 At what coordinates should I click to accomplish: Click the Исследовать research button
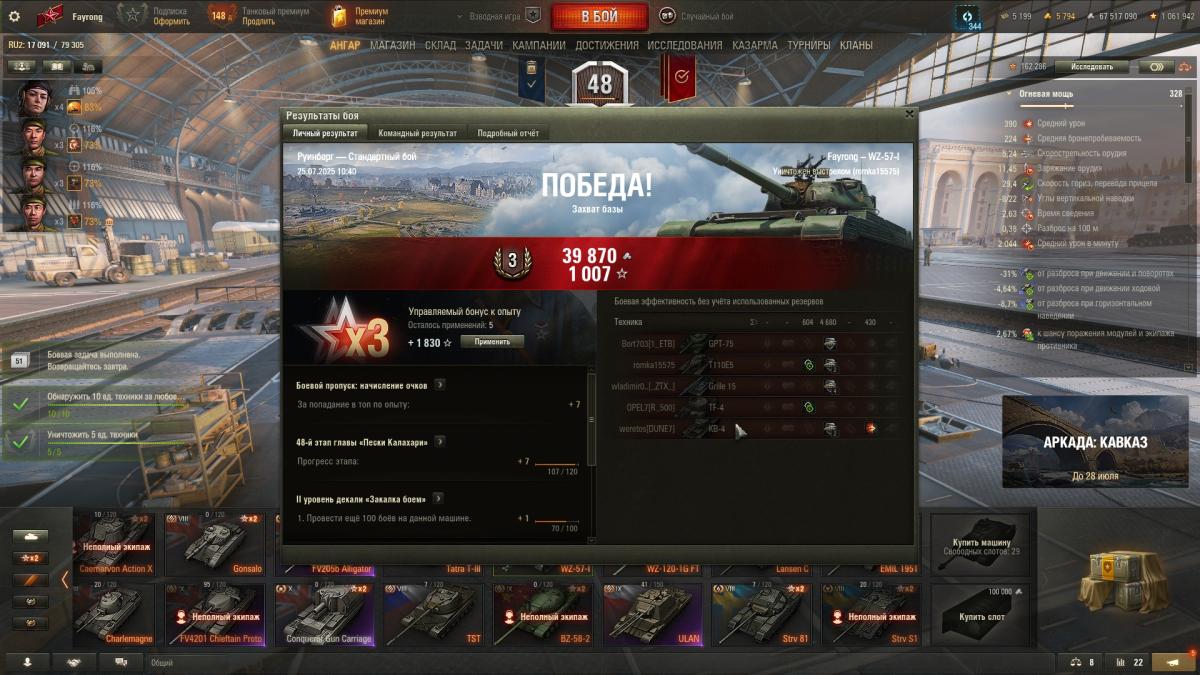1091,67
